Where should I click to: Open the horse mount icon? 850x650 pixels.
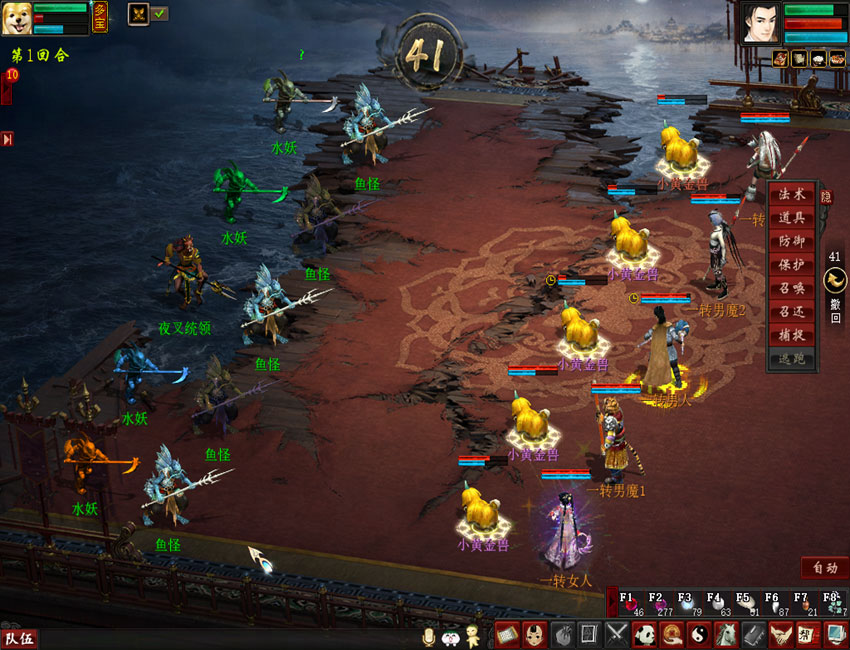pyautogui.click(x=725, y=634)
